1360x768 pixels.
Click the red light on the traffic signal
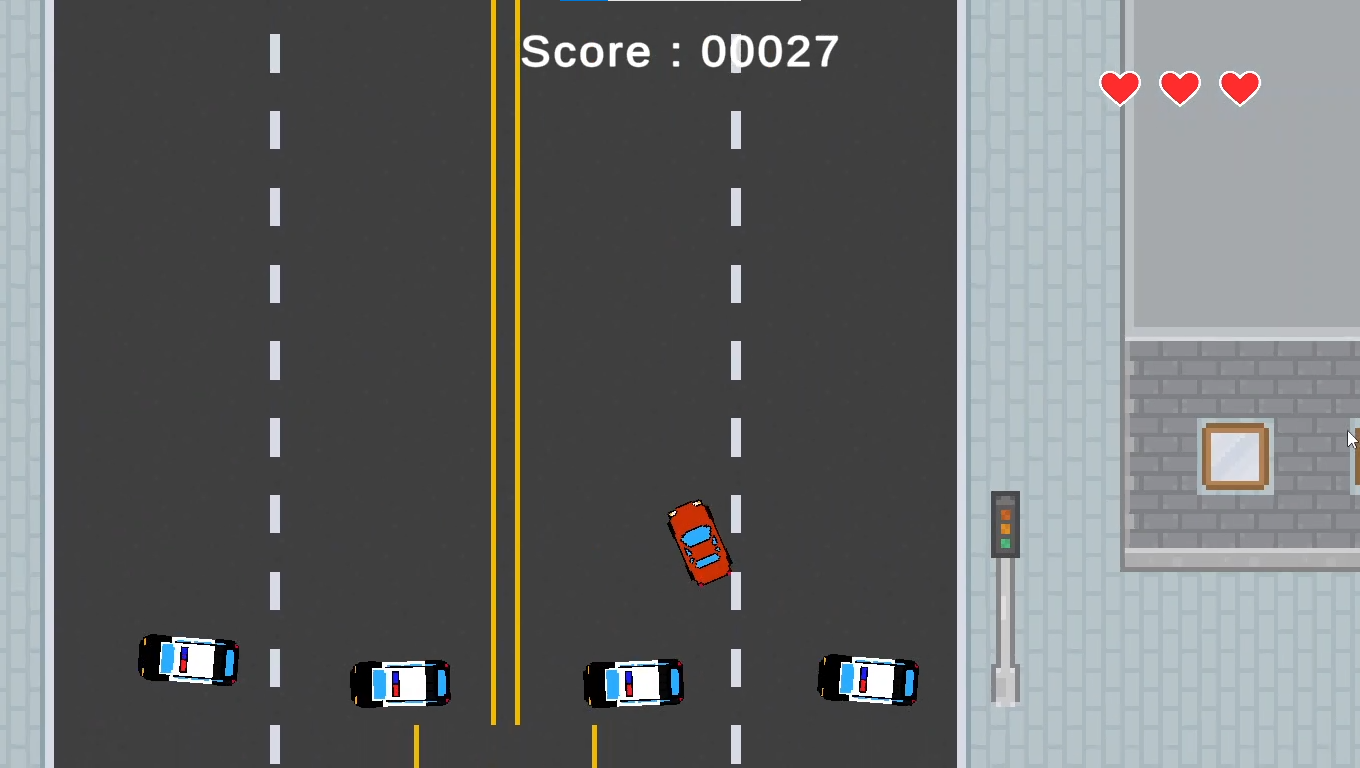point(1005,514)
